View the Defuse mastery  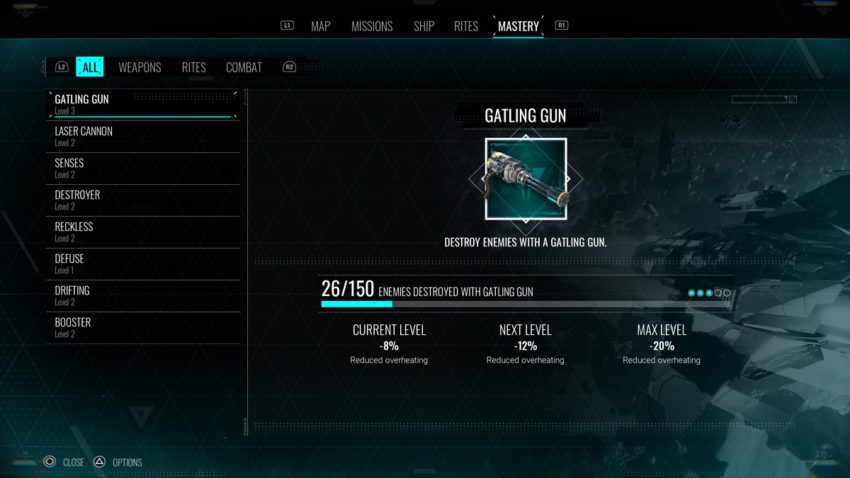(143, 264)
